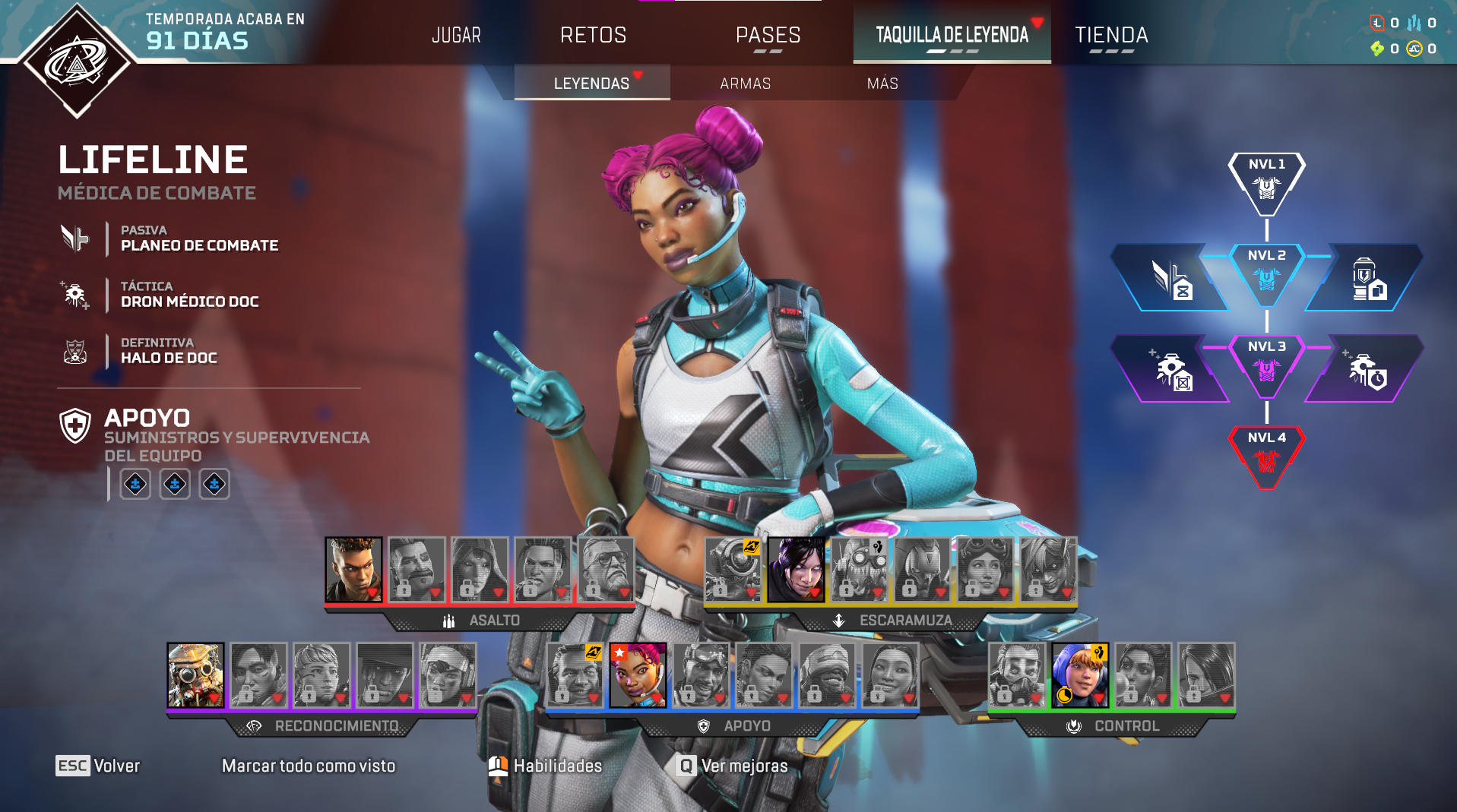This screenshot has width=1457, height=812.
Task: Select the LEYENDAS sub-tab
Action: [x=591, y=84]
